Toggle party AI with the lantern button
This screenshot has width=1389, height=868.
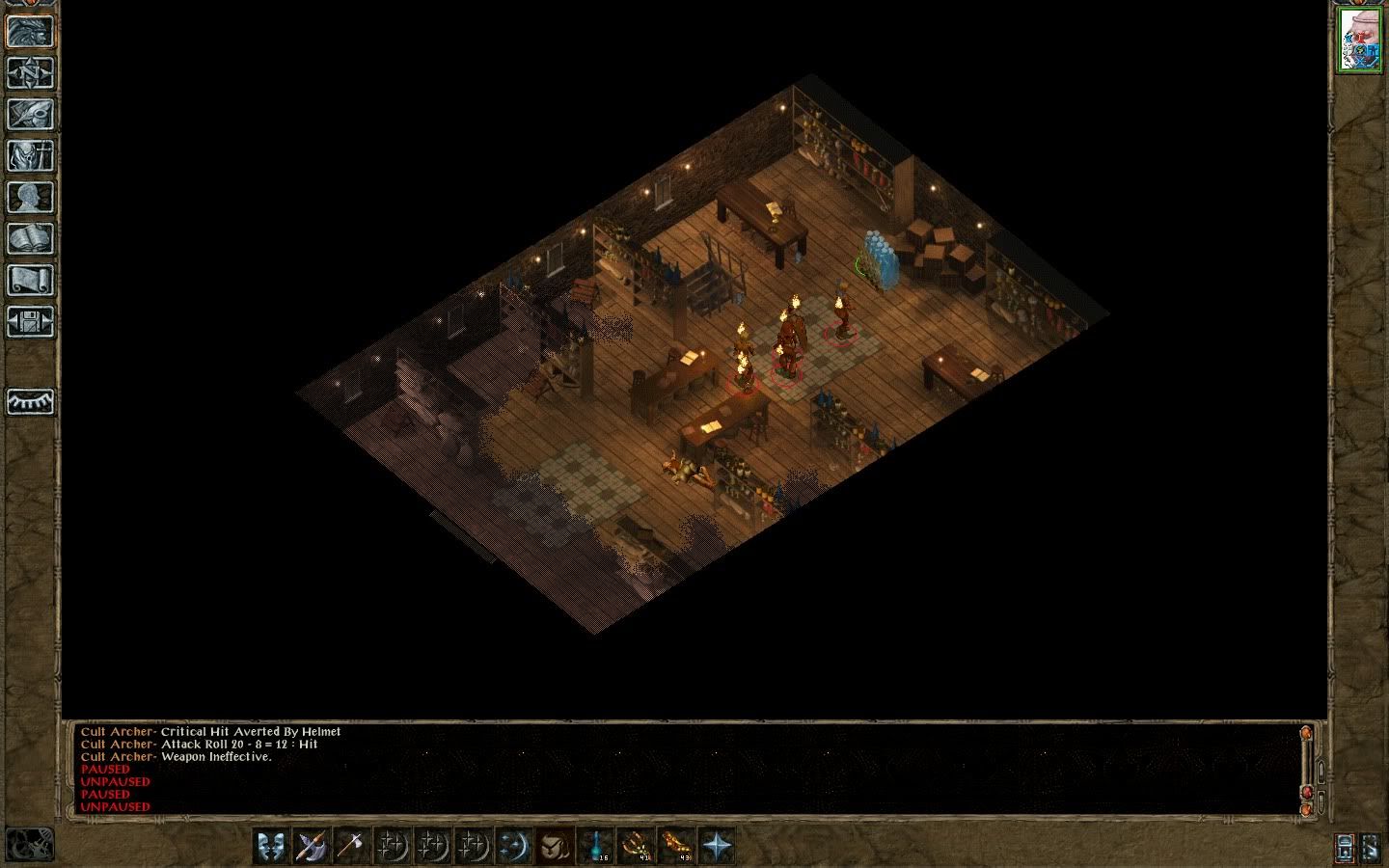[1346, 847]
